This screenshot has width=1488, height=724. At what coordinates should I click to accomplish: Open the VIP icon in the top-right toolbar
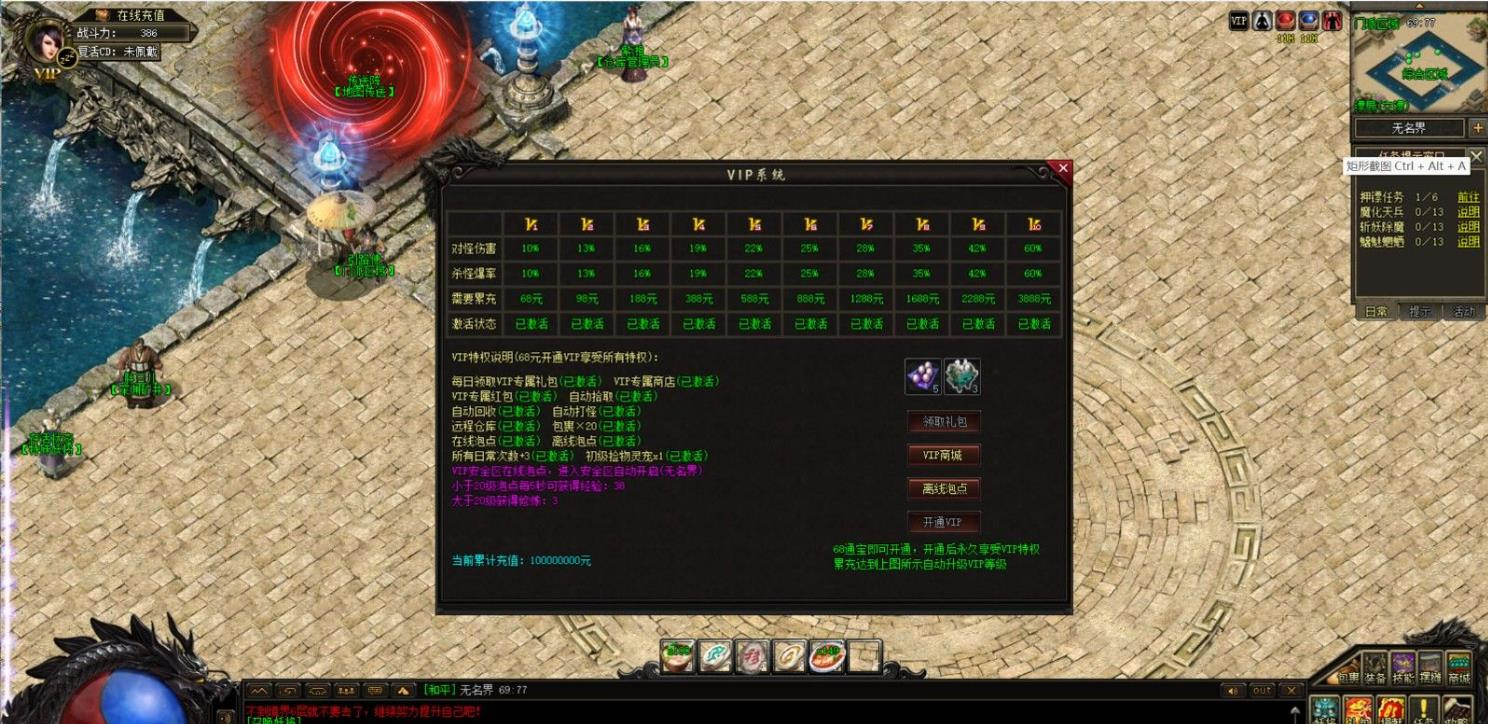(1239, 21)
